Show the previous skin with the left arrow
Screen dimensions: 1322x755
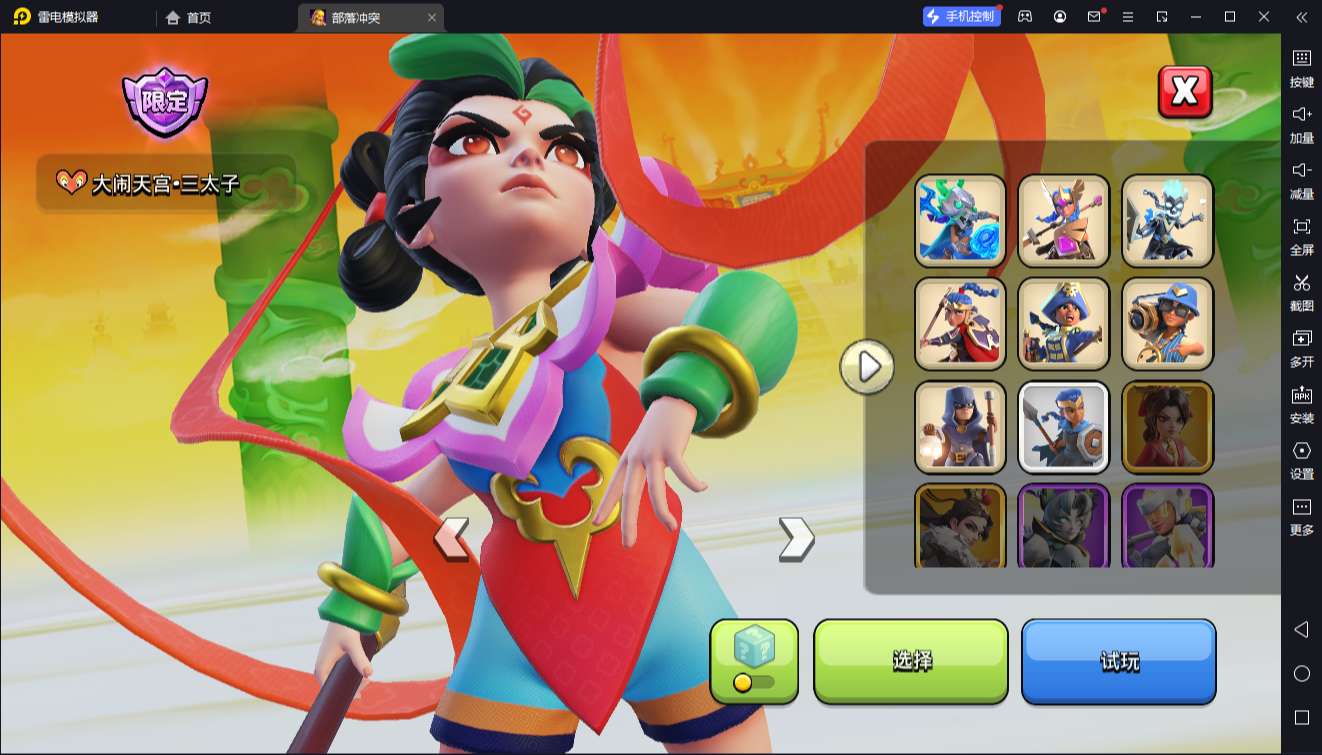point(451,539)
